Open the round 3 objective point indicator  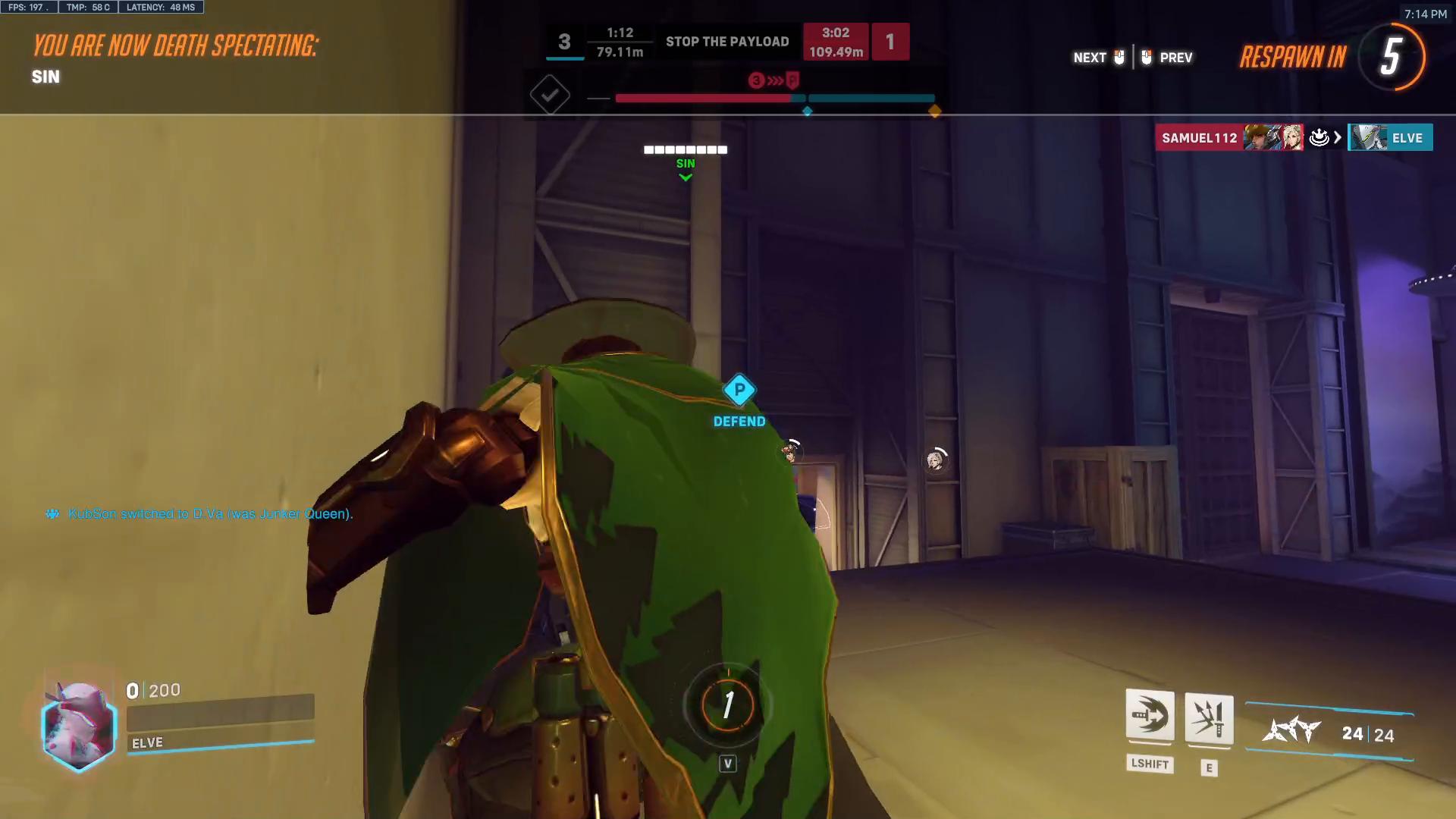click(x=755, y=80)
